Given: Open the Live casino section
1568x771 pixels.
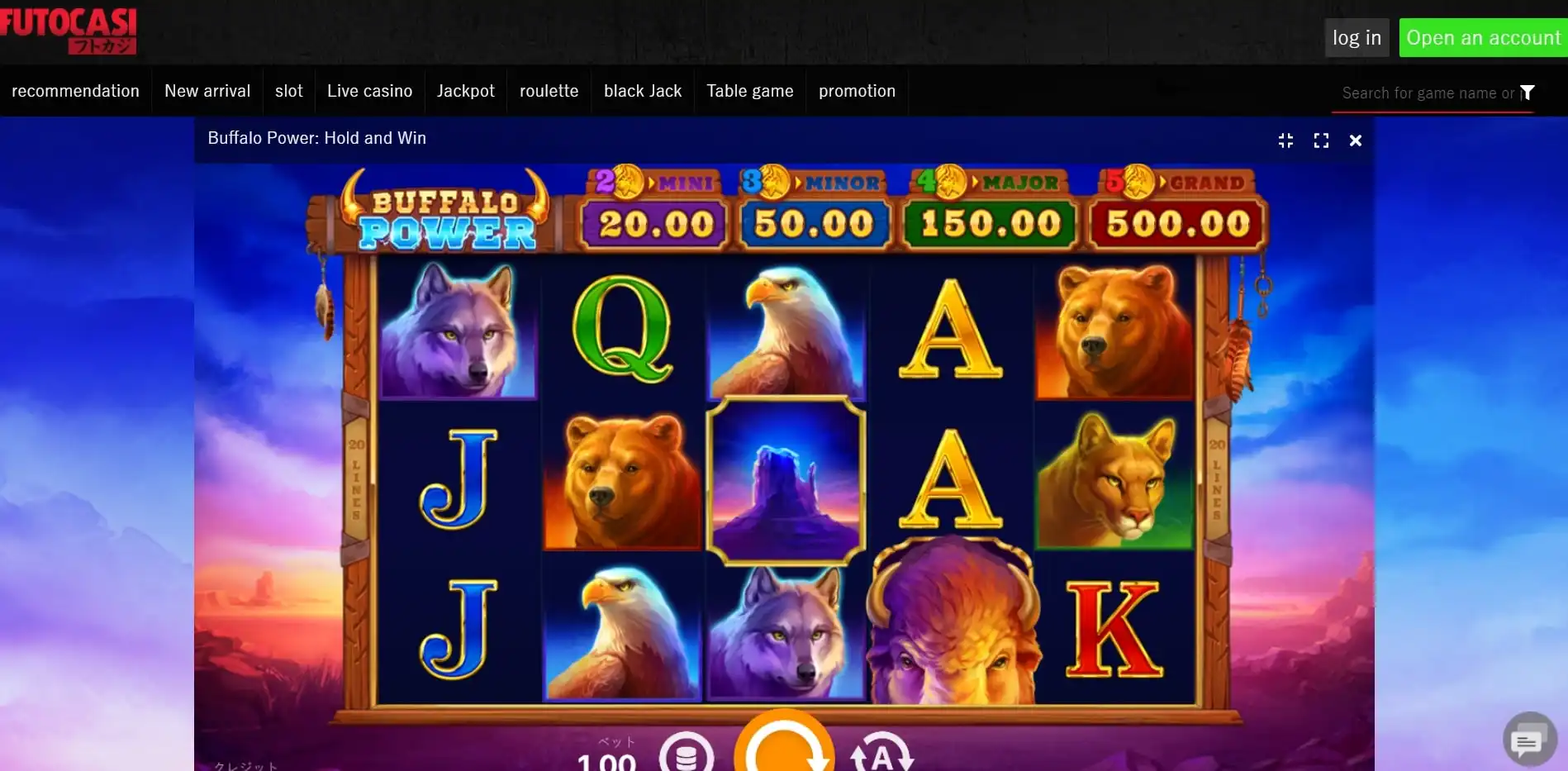Looking at the screenshot, I should 369,91.
